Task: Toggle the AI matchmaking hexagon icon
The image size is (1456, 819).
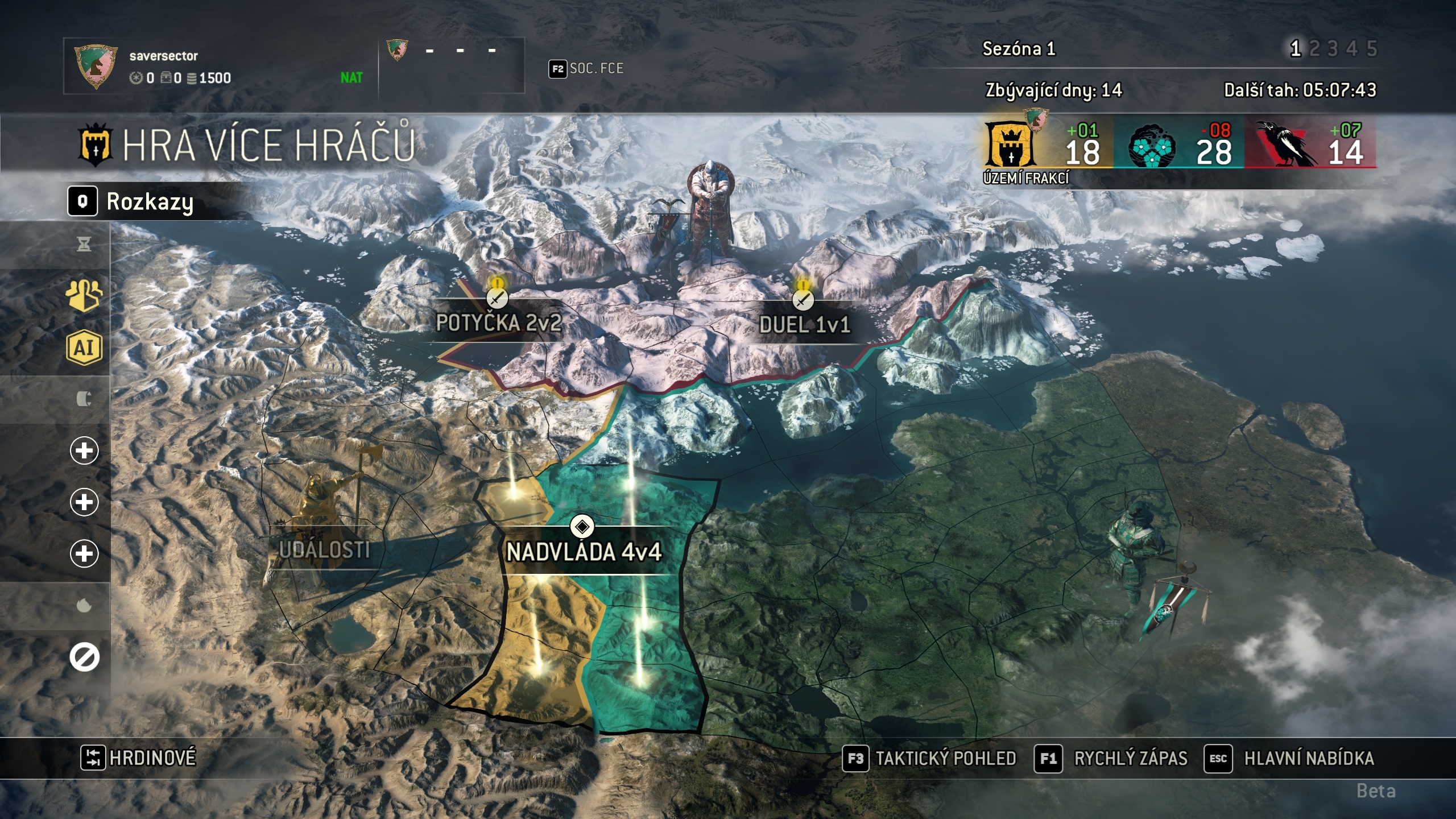Action: pos(84,347)
